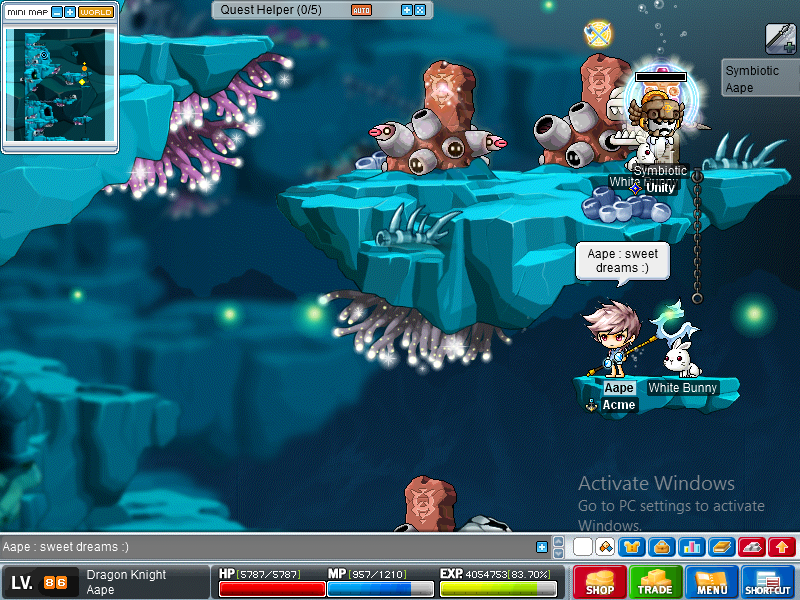This screenshot has width=800, height=600.
Task: Expand the minimap with the plus button
Action: tap(70, 12)
